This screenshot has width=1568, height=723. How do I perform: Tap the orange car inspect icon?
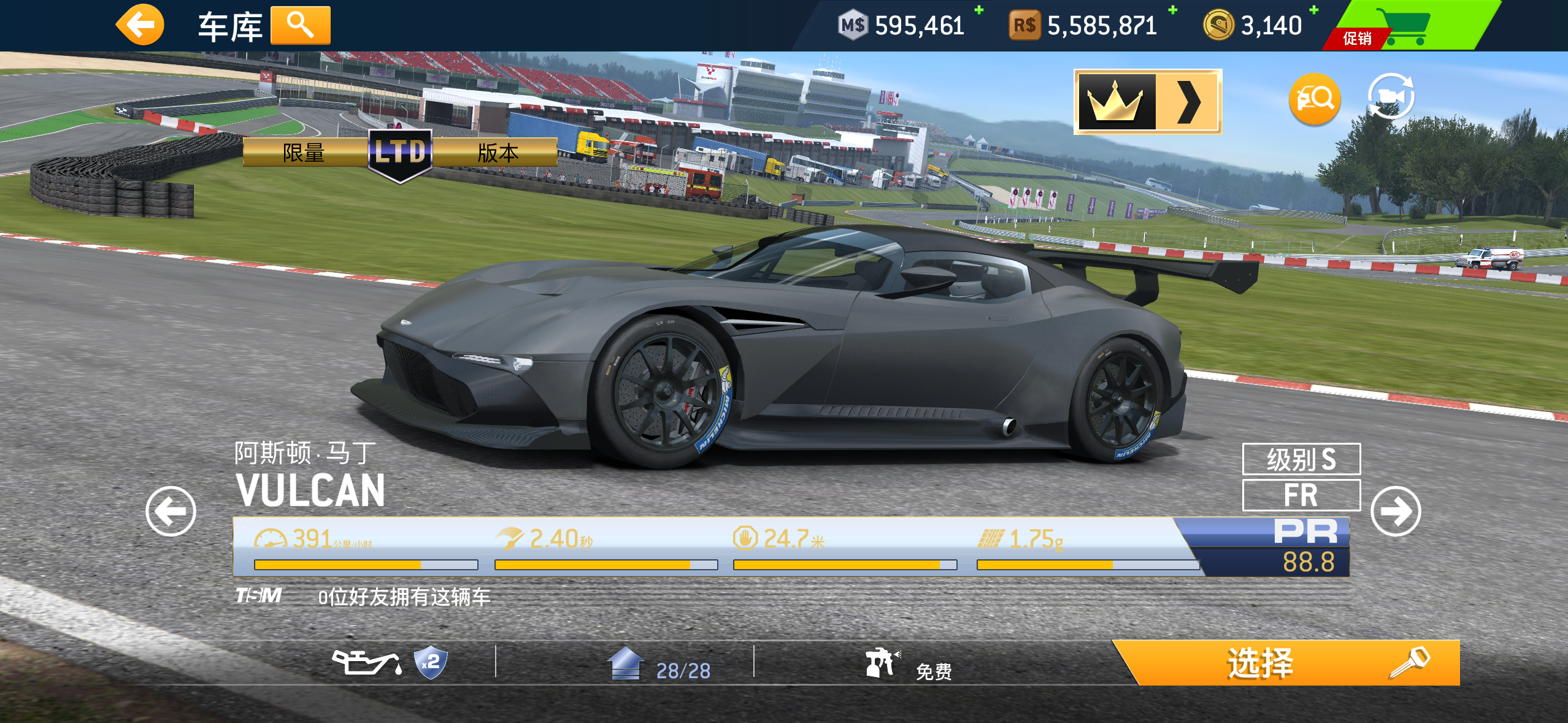(1315, 99)
